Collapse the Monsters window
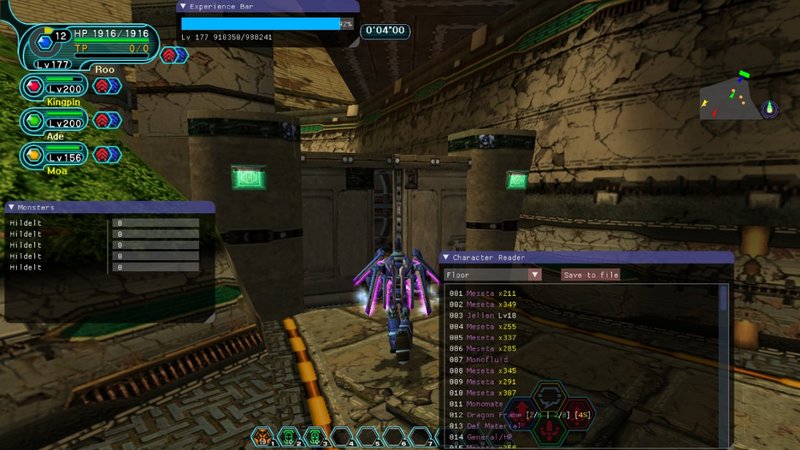The width and height of the screenshot is (800, 450). 11,207
